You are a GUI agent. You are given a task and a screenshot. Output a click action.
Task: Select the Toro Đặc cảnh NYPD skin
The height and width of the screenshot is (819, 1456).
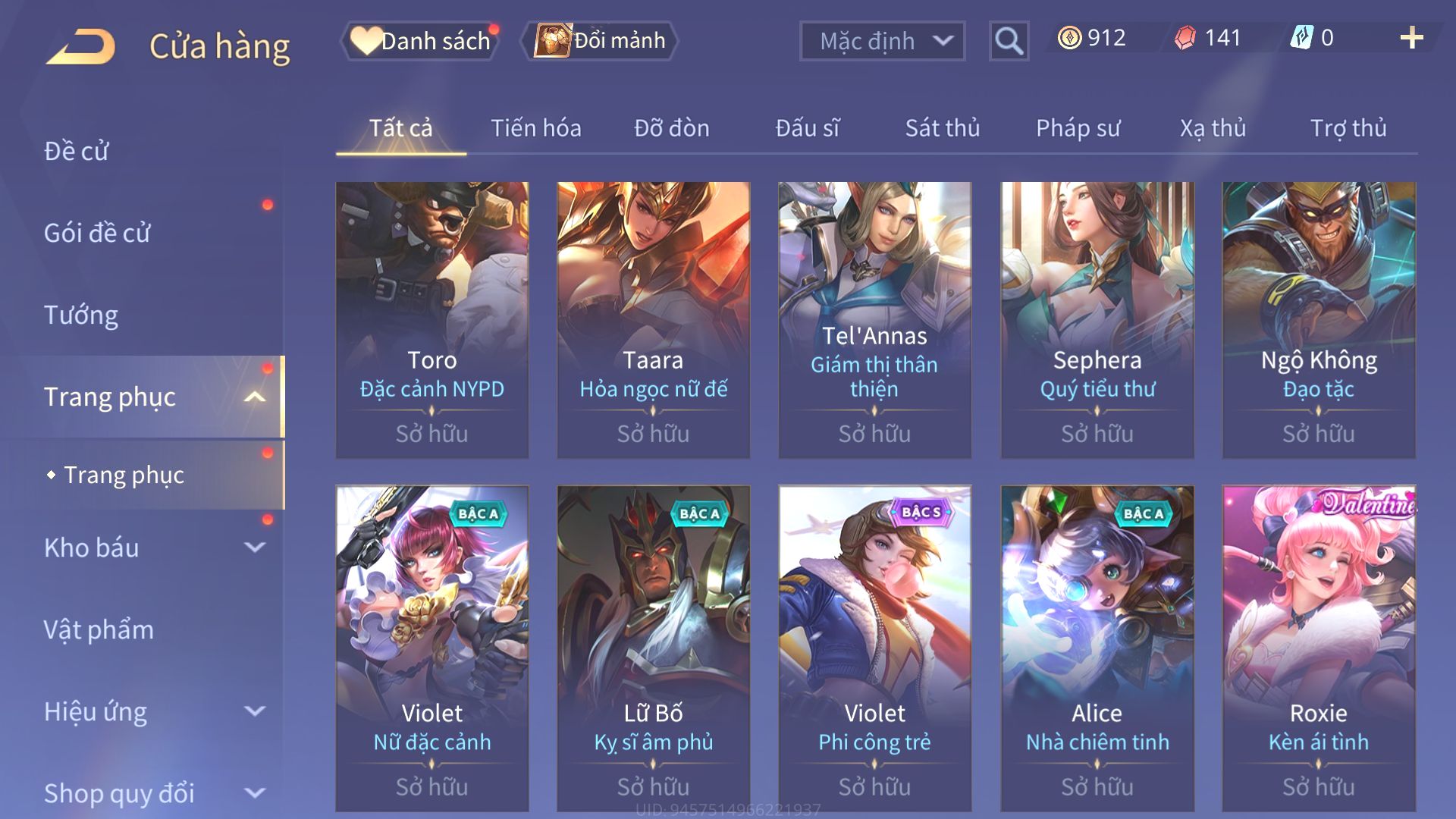tap(431, 318)
